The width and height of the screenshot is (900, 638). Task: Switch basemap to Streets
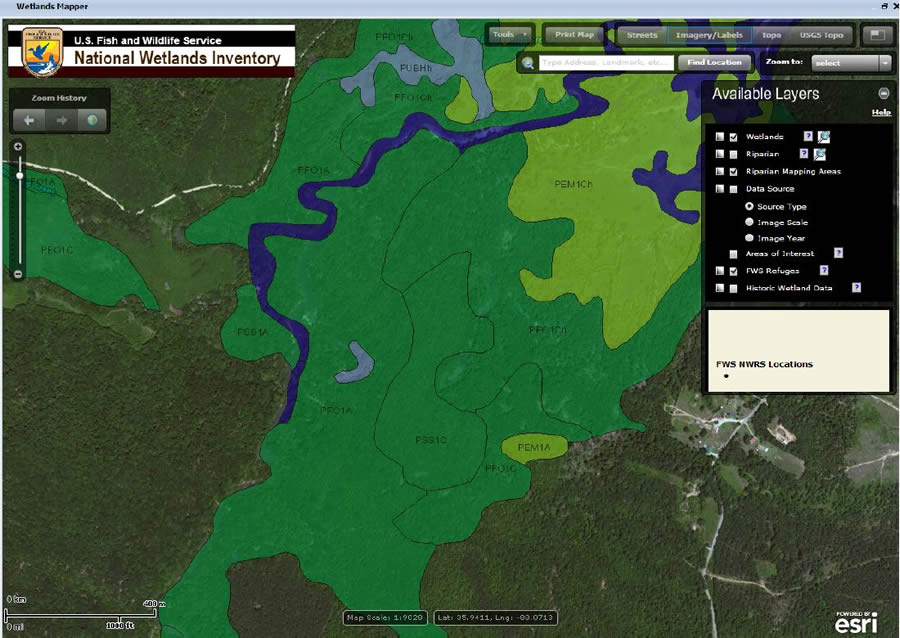point(642,35)
